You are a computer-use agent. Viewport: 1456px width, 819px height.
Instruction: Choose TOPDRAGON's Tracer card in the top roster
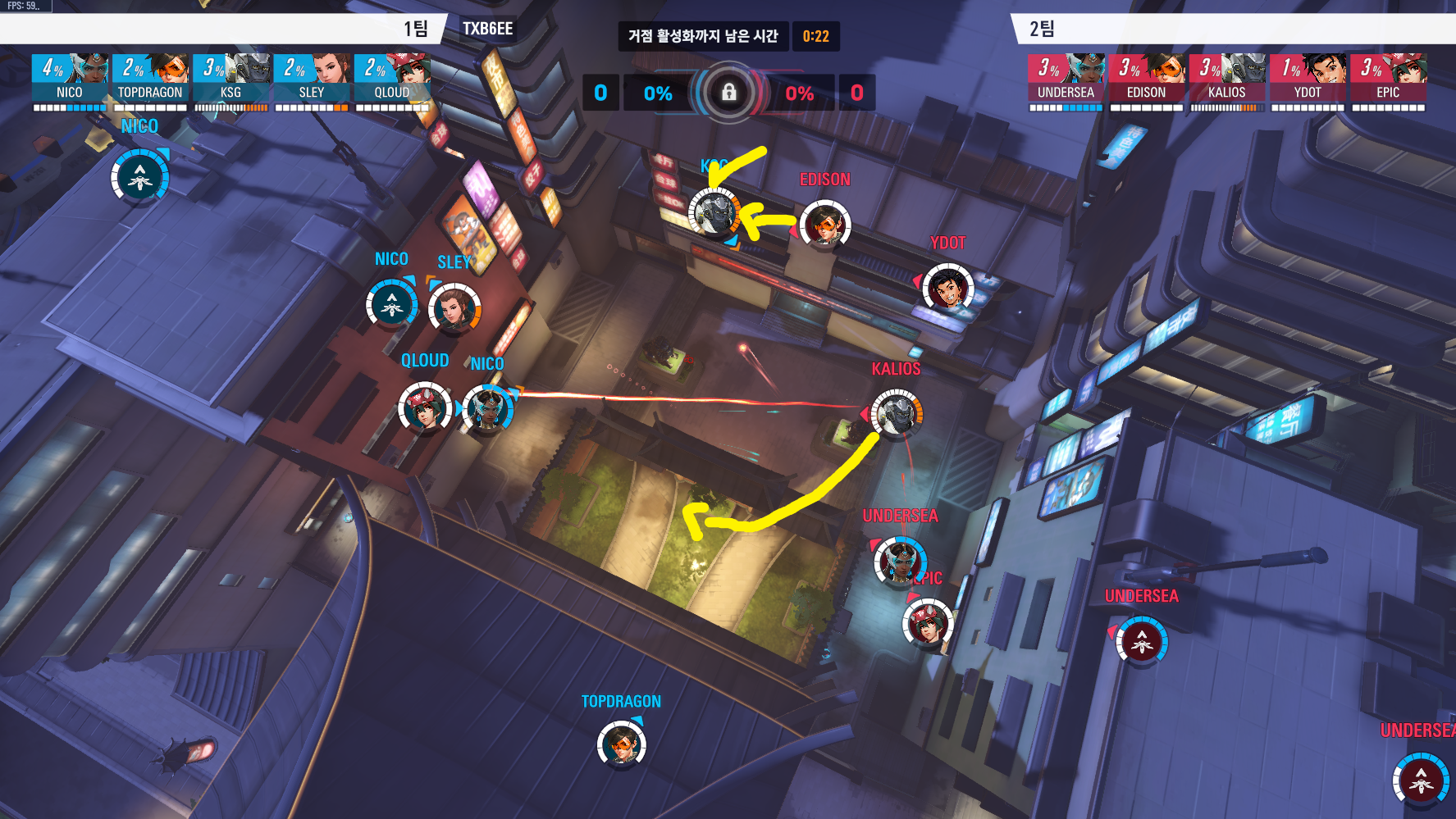150,80
